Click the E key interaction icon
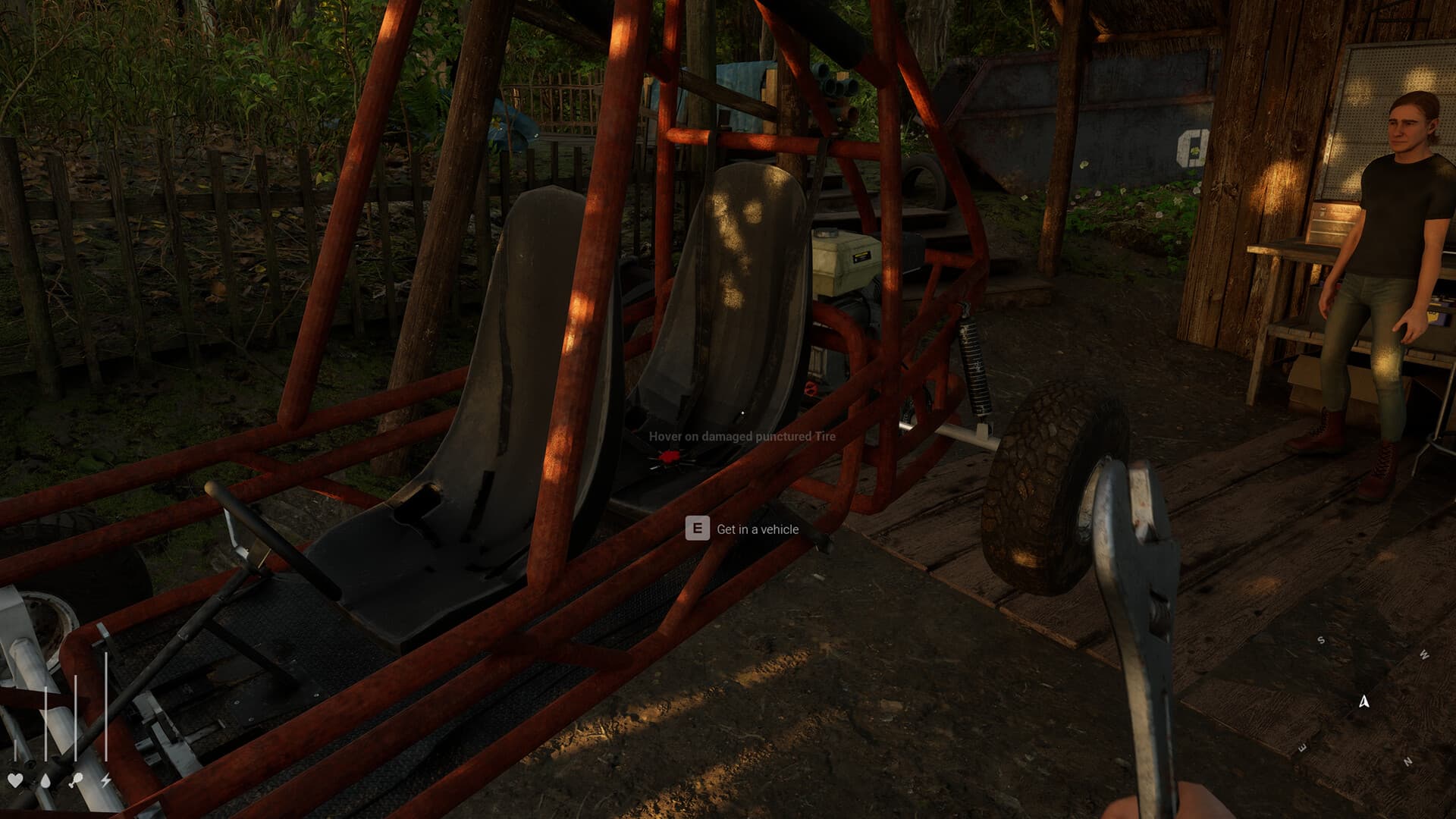Viewport: 1456px width, 819px height. click(x=698, y=529)
